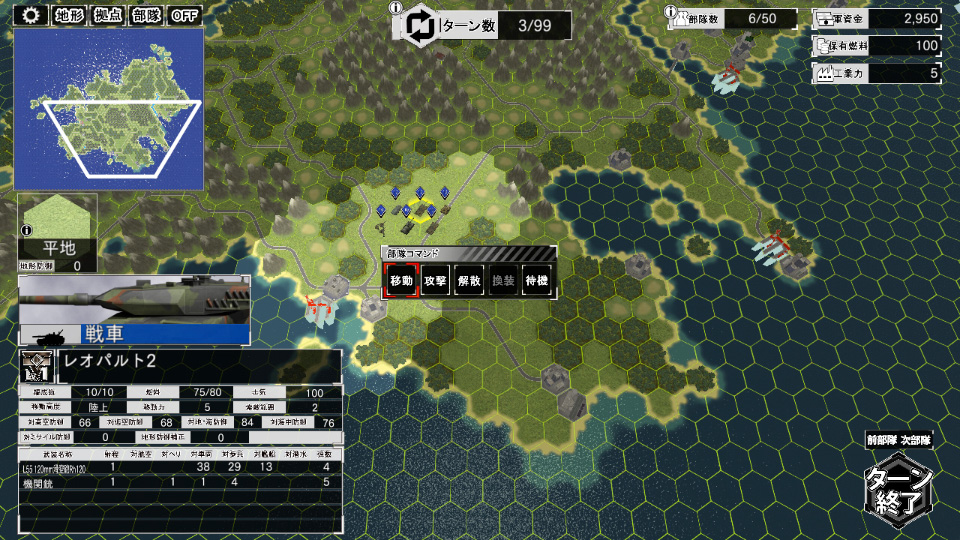960x540 pixels.
Task: Toggle the 拠点 base map filter
Action: (x=106, y=15)
